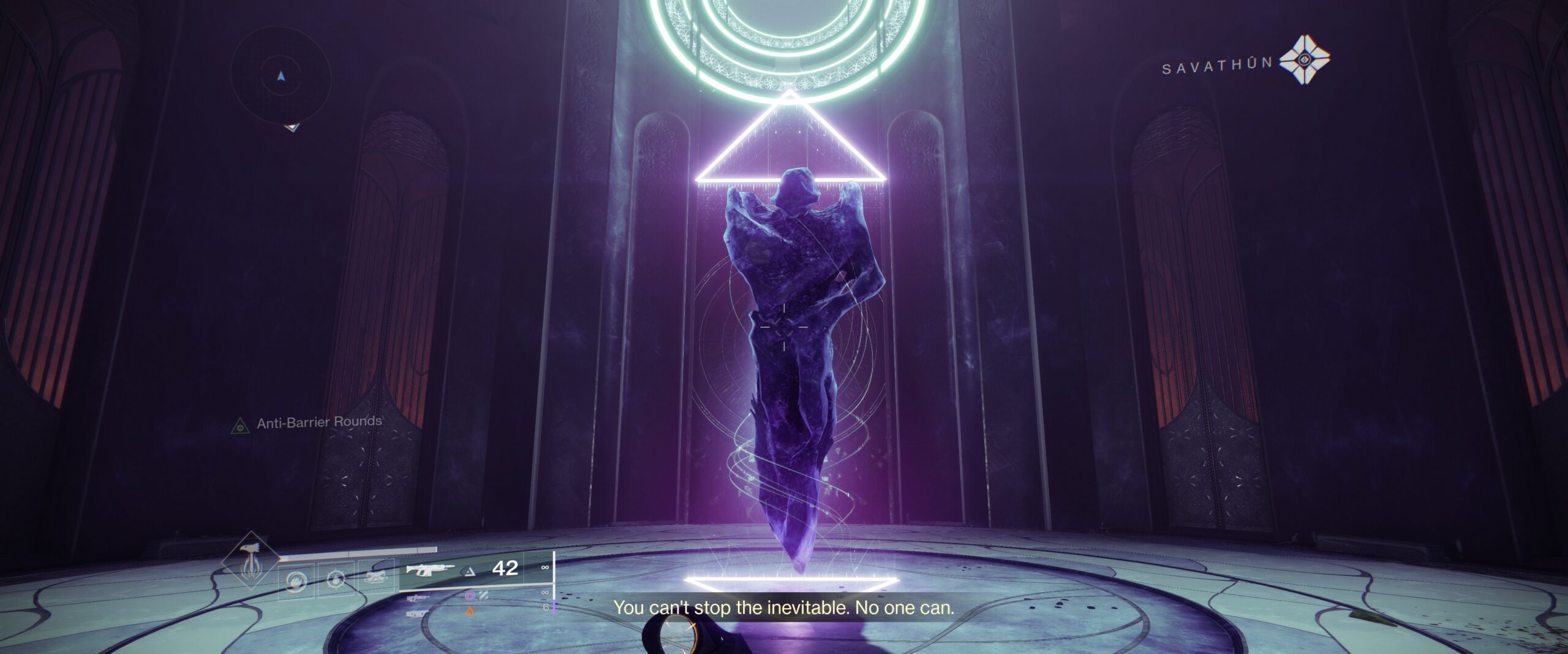The width and height of the screenshot is (1568, 654).
Task: Click the purple void element icon
Action: click(x=470, y=595)
